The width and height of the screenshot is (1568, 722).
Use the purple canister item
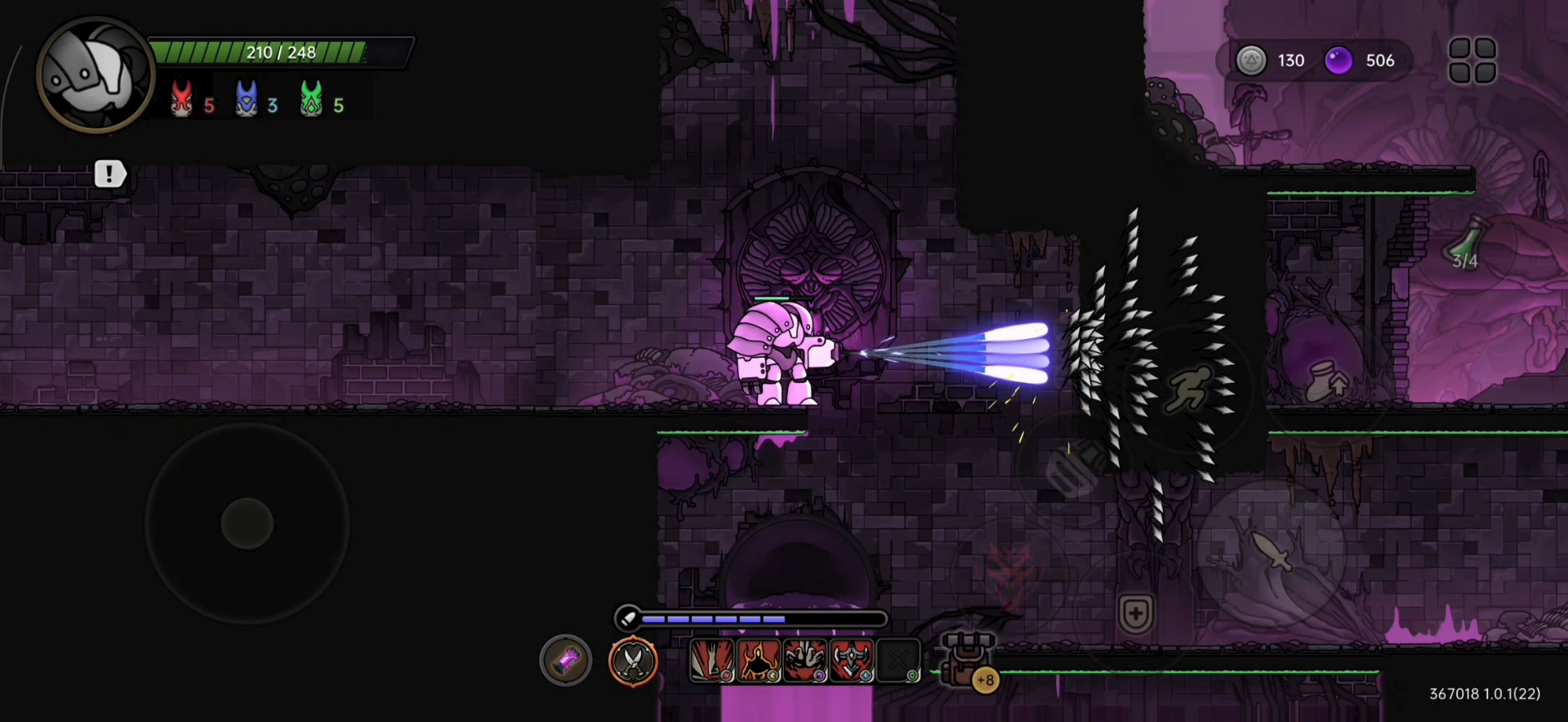565,660
